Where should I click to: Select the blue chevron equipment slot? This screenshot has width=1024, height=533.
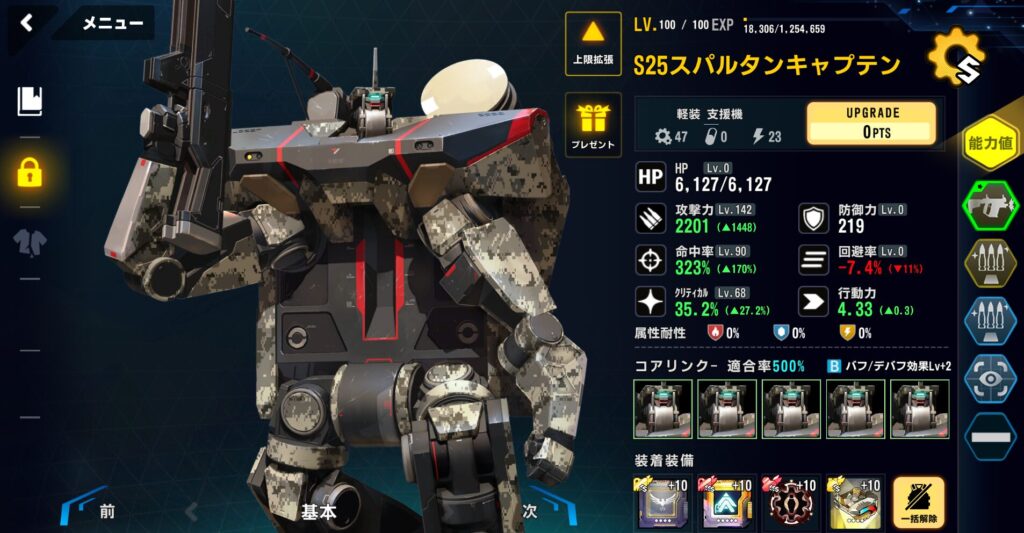(727, 503)
